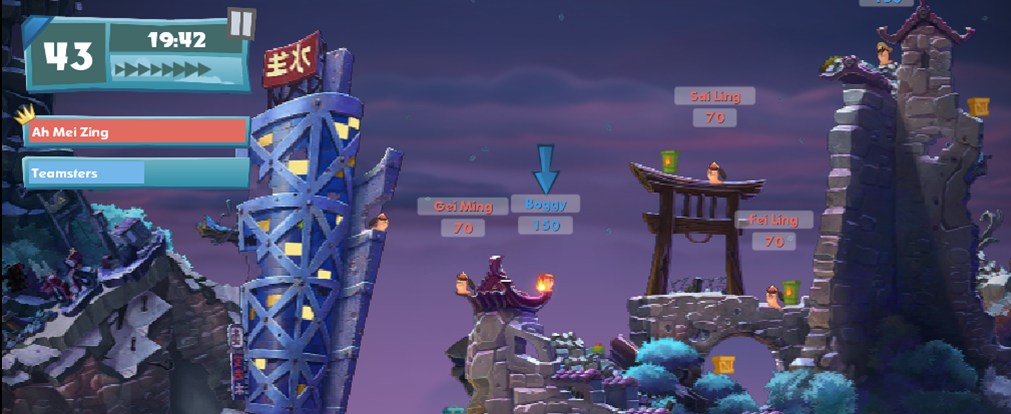This screenshot has width=1011, height=414.
Task: Pause the match with the pause button
Action: coord(241,23)
